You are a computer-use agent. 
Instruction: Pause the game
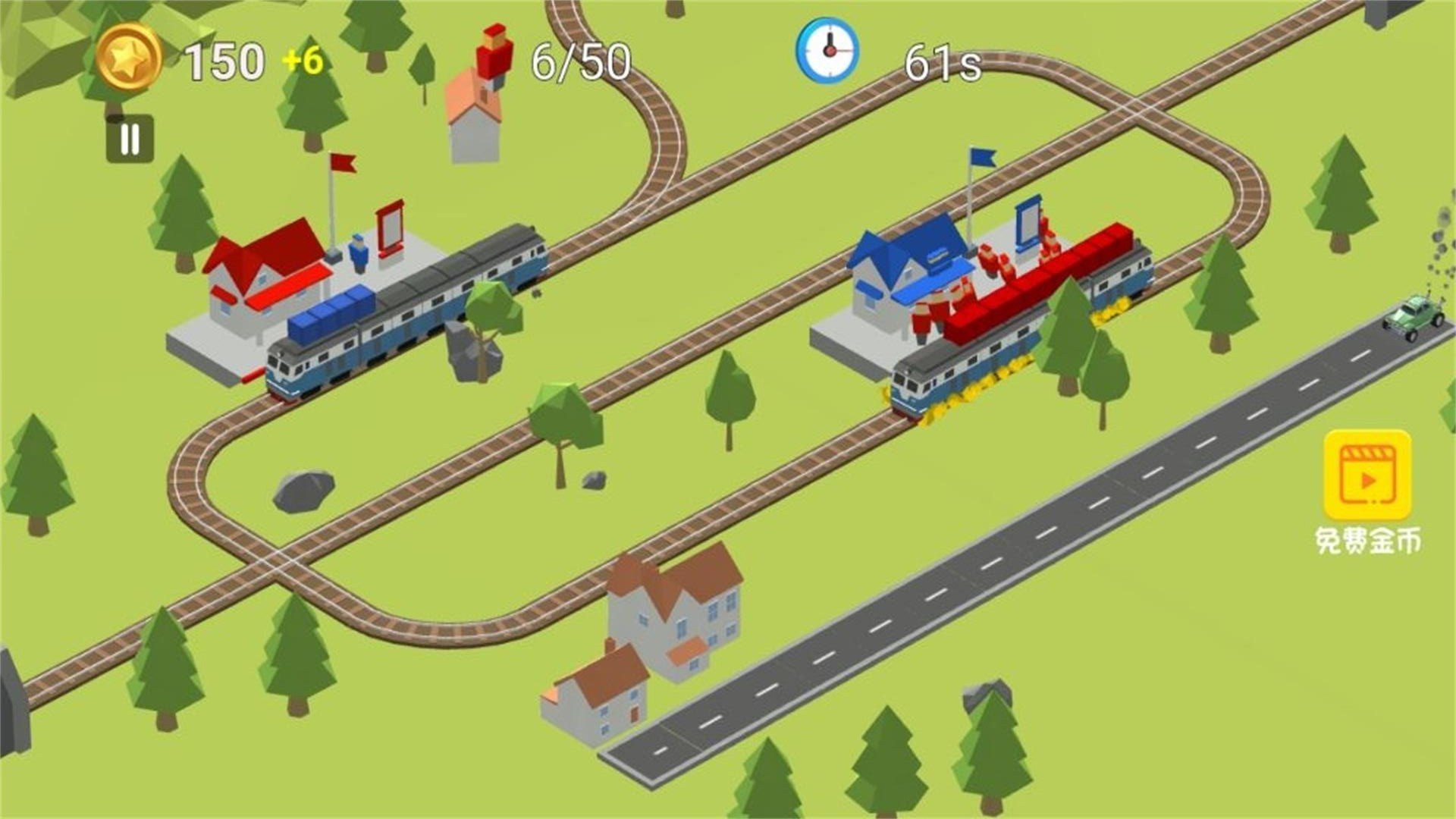(130, 140)
